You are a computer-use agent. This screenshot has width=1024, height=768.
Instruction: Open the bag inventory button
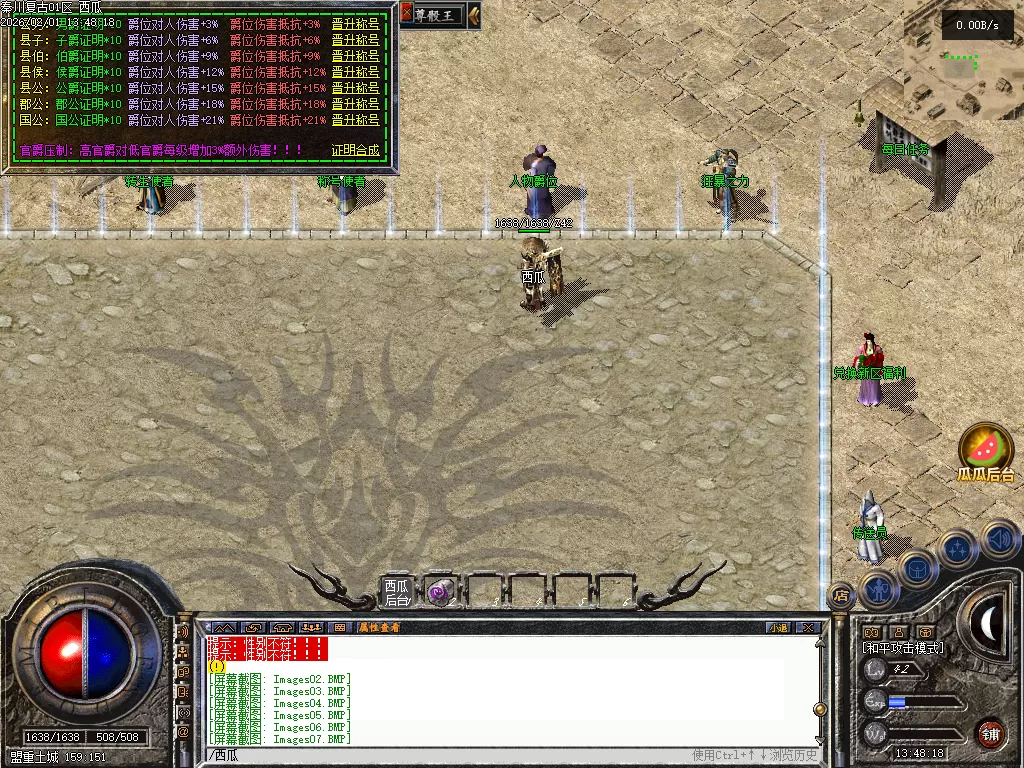pos(917,569)
